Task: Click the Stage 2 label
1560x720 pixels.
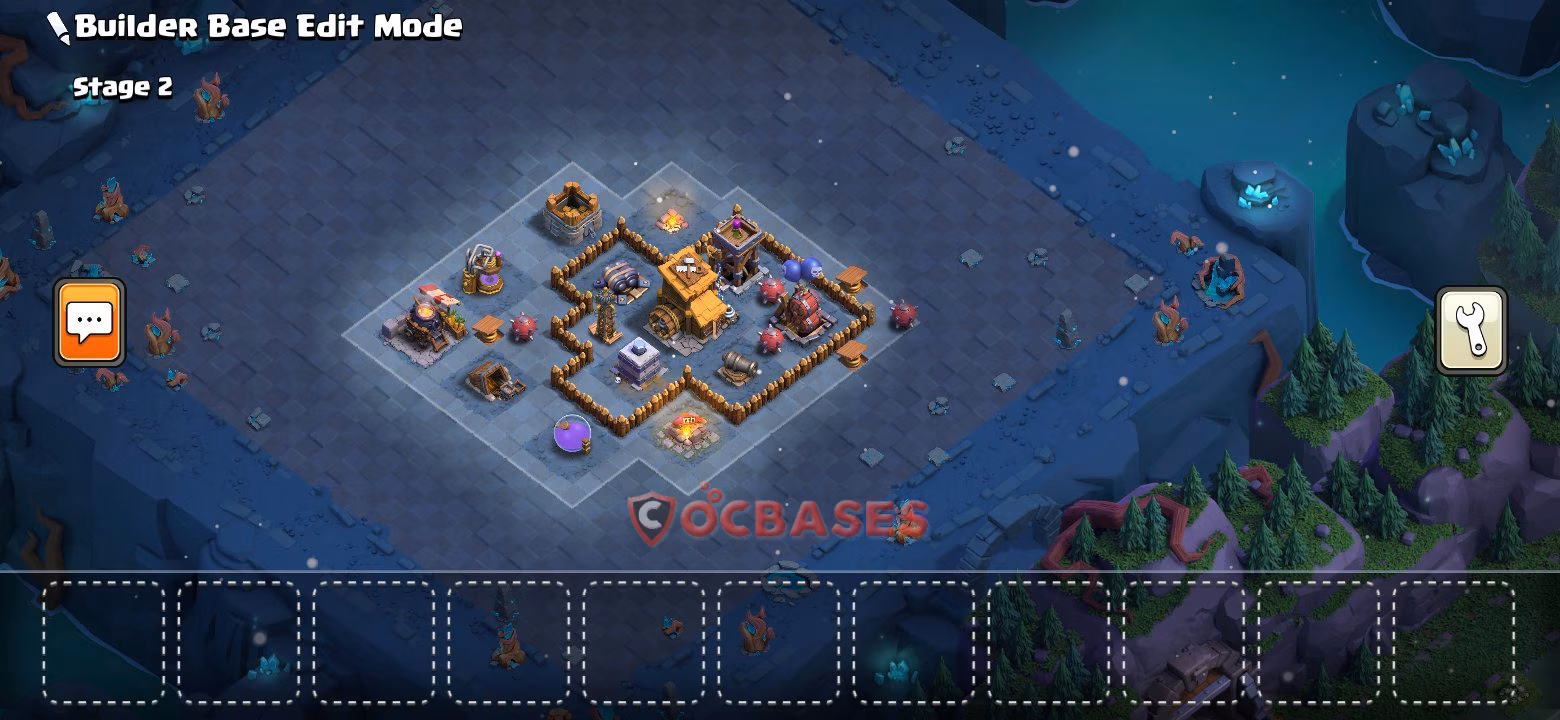Action: (122, 86)
